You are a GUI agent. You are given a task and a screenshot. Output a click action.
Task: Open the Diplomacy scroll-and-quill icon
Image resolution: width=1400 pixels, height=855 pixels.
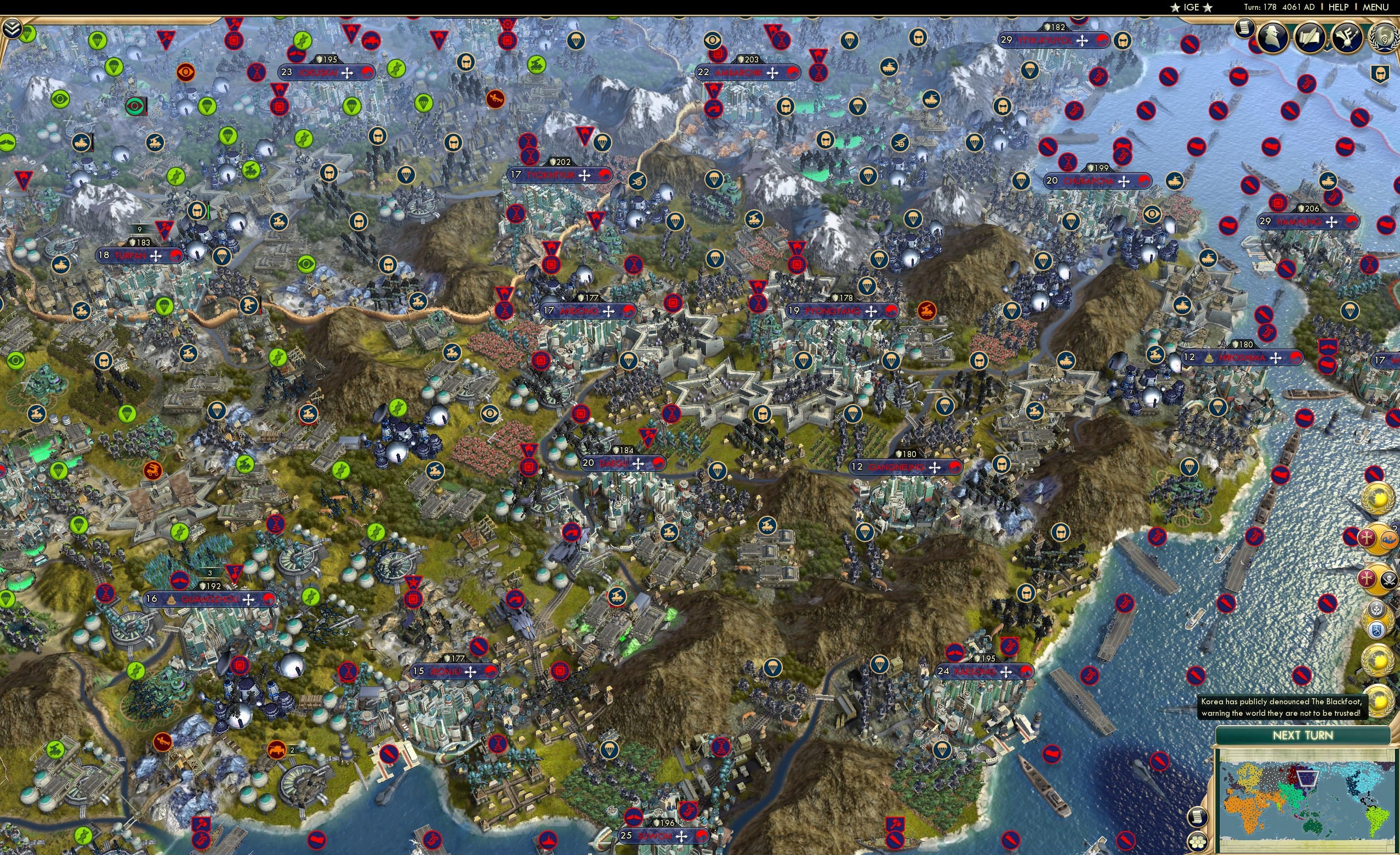(x=1311, y=37)
